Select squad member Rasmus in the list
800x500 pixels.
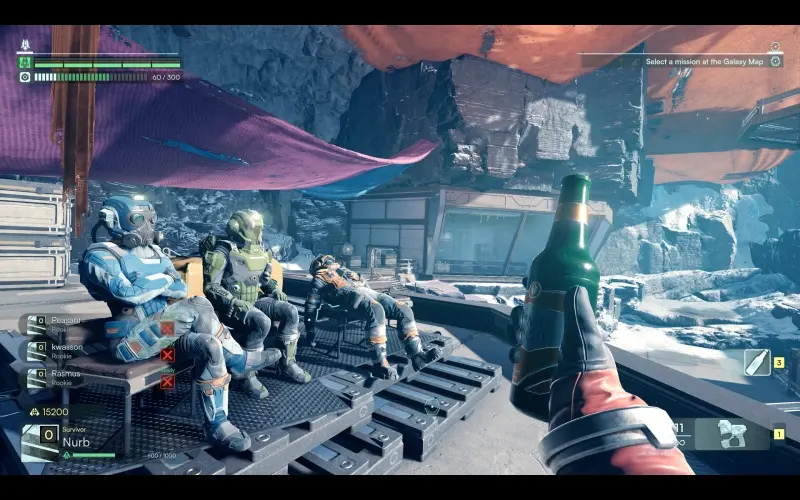pos(60,377)
